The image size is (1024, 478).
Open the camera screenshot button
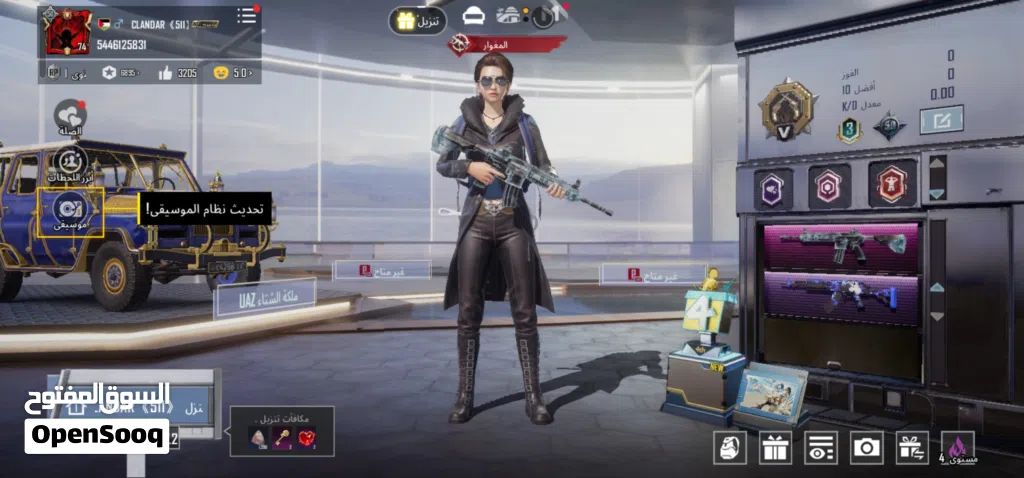(x=866, y=448)
